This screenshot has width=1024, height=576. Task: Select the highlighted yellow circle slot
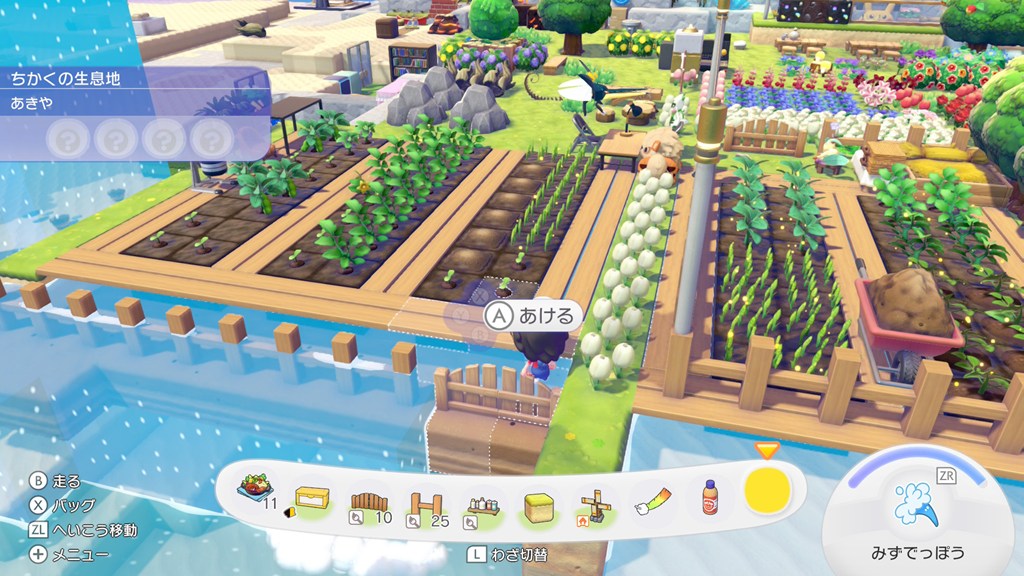[x=767, y=489]
